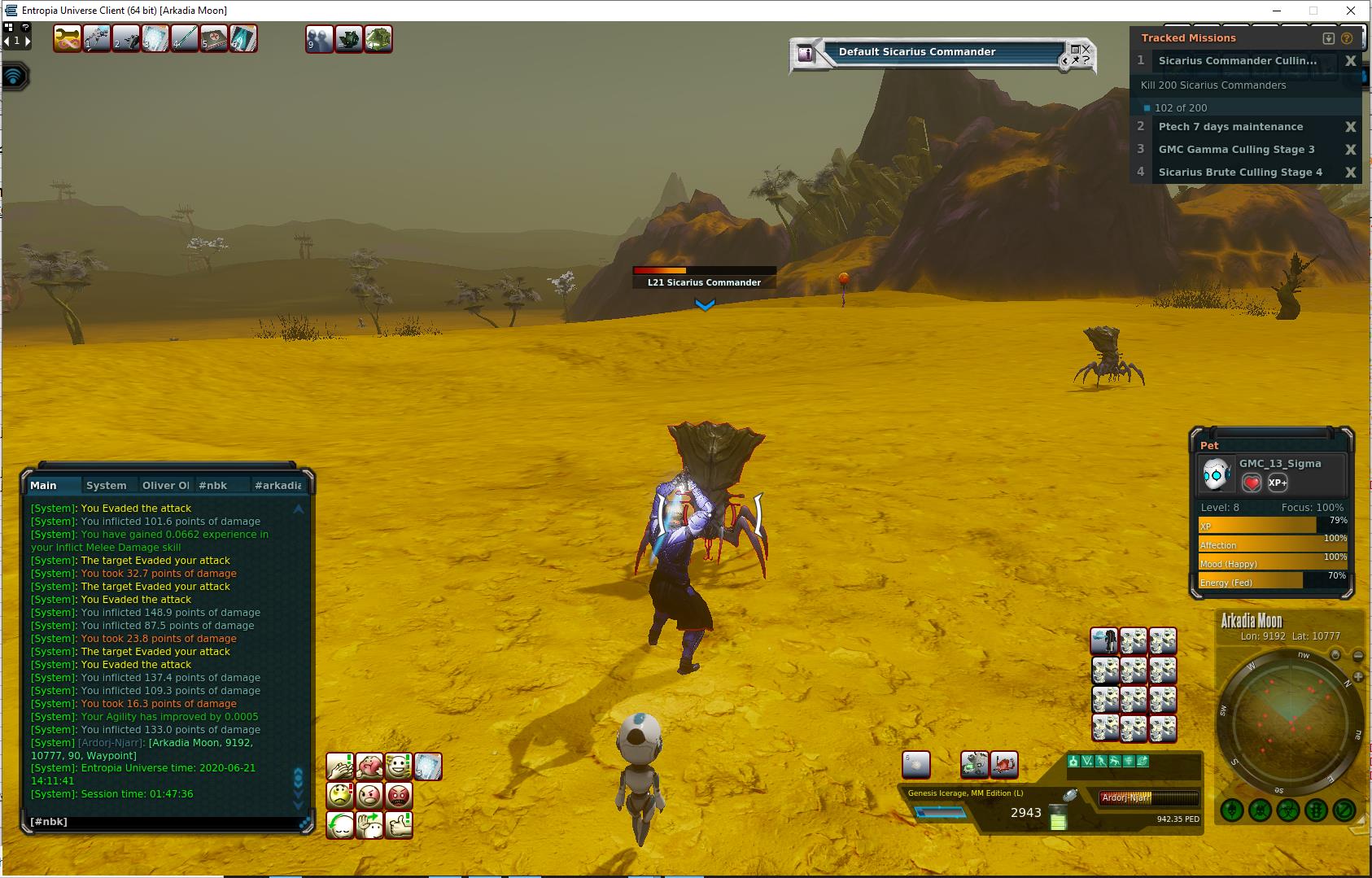Open the Sicarius Commander Culling mission entry

tap(1237, 61)
